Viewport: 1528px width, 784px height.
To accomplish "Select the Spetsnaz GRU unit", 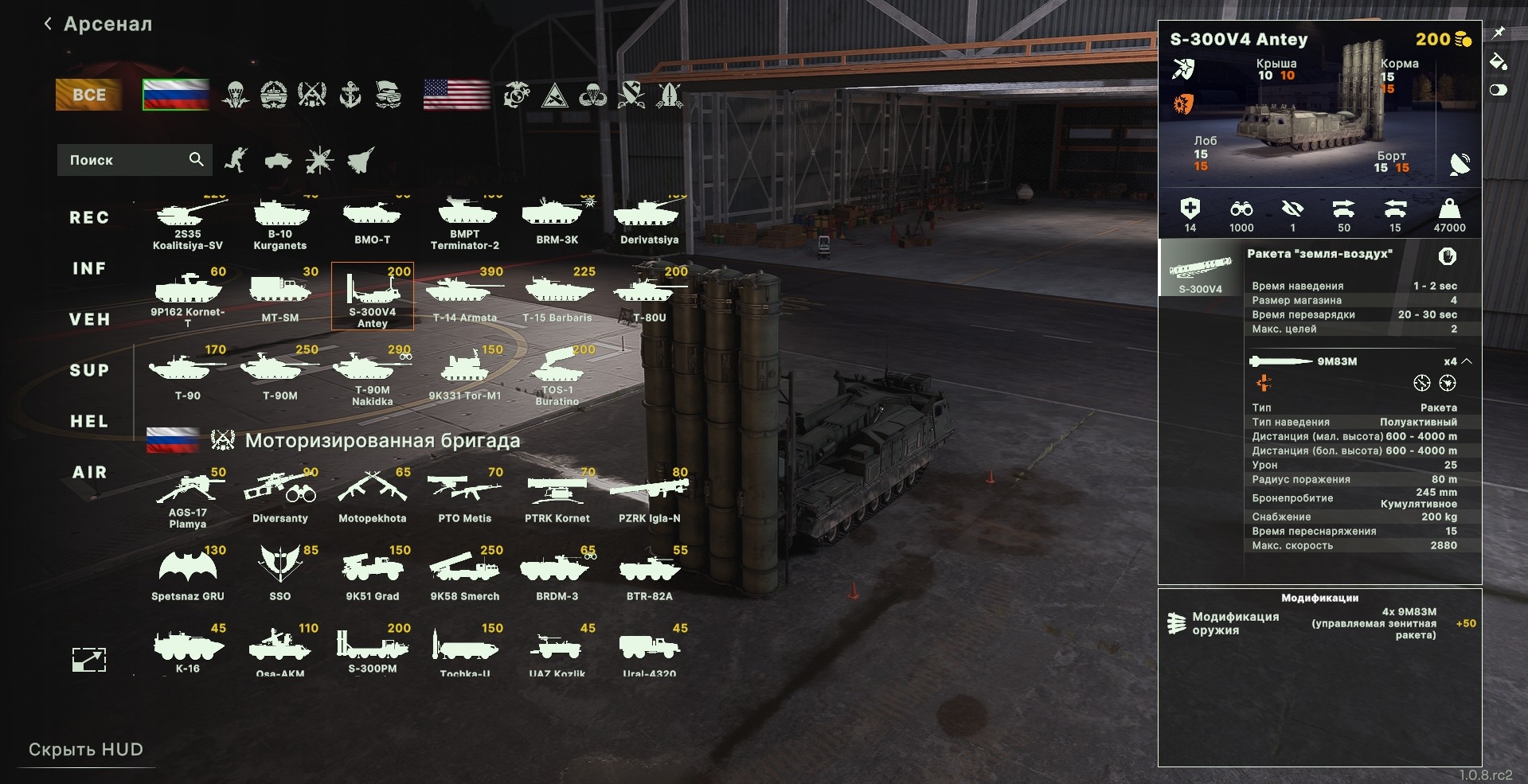I will (188, 573).
